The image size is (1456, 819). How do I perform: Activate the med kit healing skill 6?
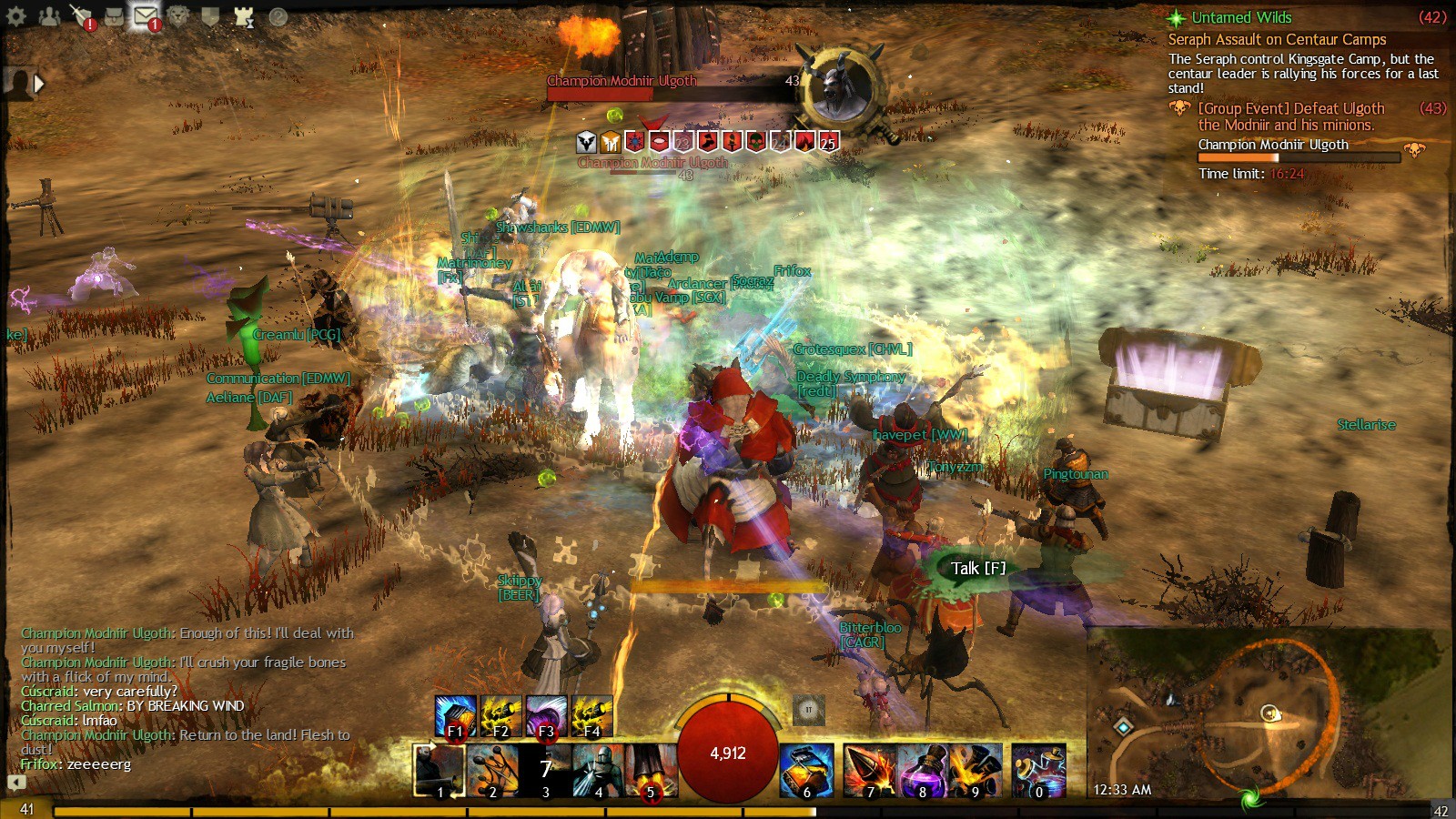(x=806, y=770)
